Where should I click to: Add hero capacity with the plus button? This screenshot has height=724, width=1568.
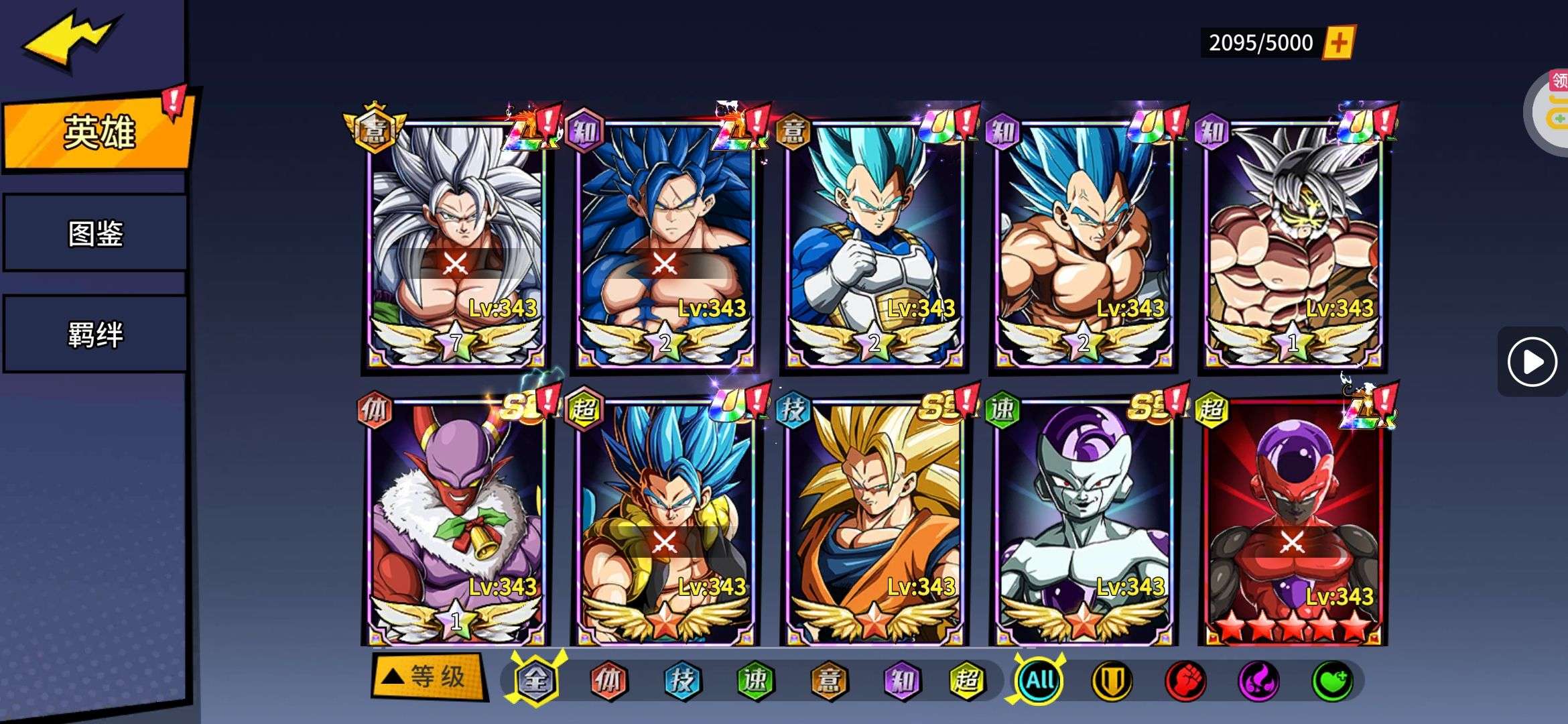pos(1338,43)
